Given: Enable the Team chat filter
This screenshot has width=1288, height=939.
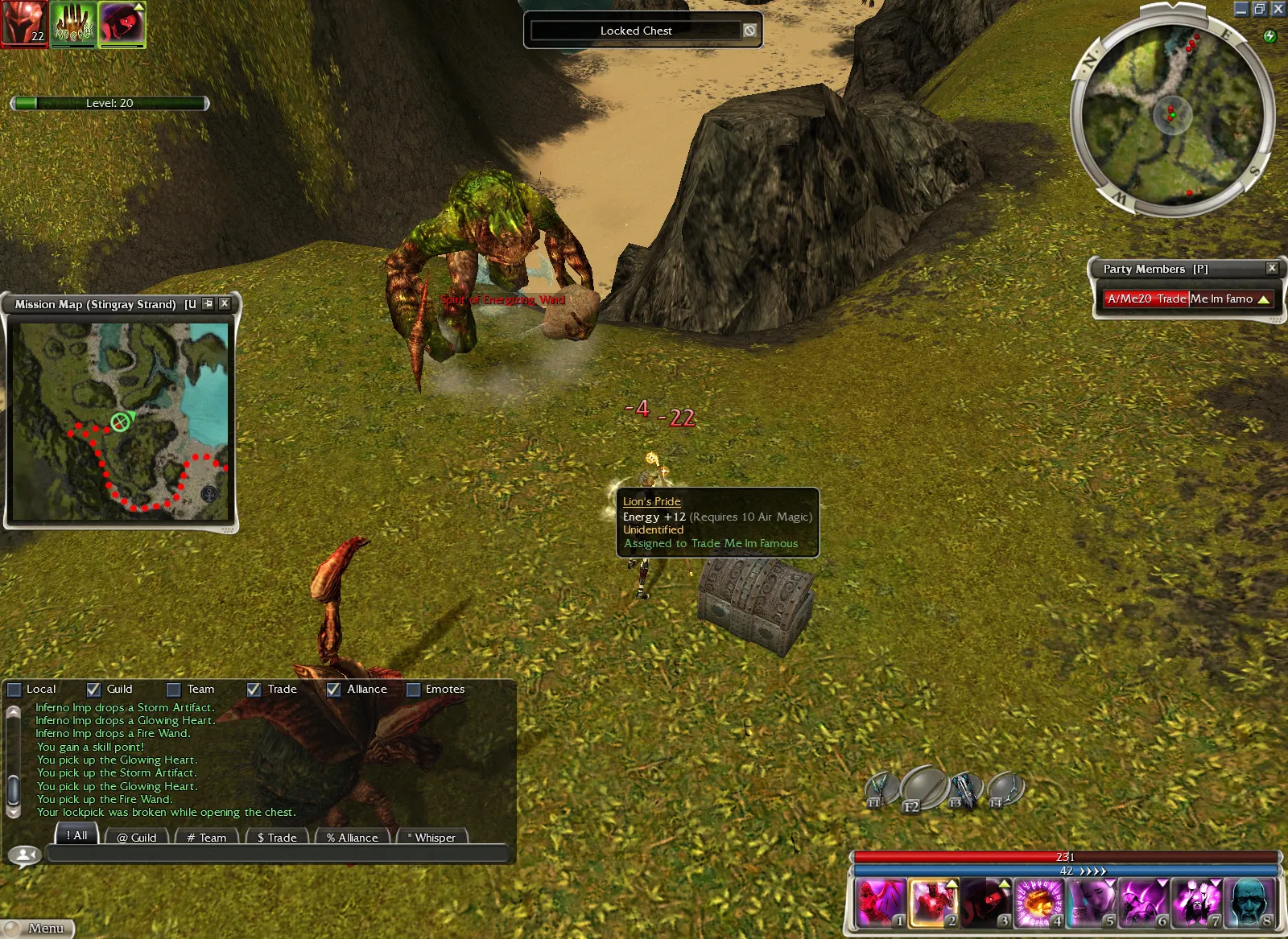Looking at the screenshot, I should [173, 690].
